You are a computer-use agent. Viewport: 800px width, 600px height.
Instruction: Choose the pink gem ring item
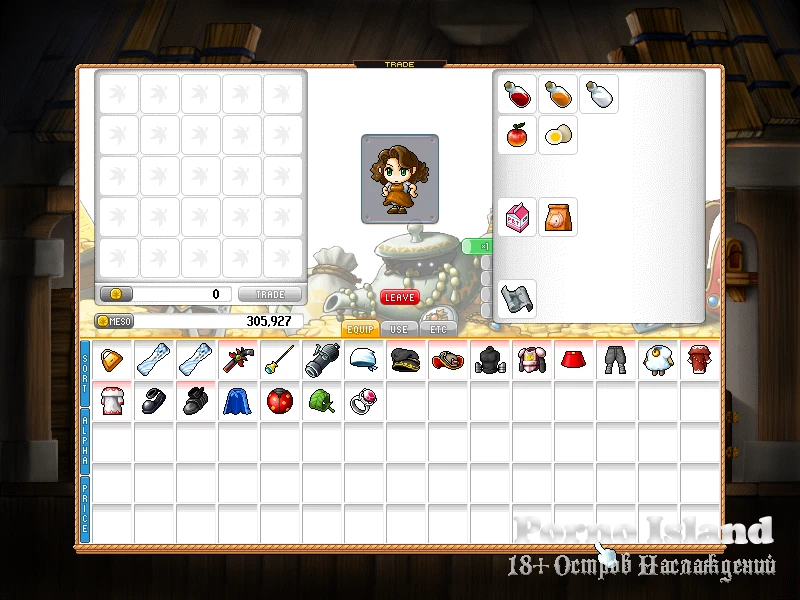click(x=363, y=401)
